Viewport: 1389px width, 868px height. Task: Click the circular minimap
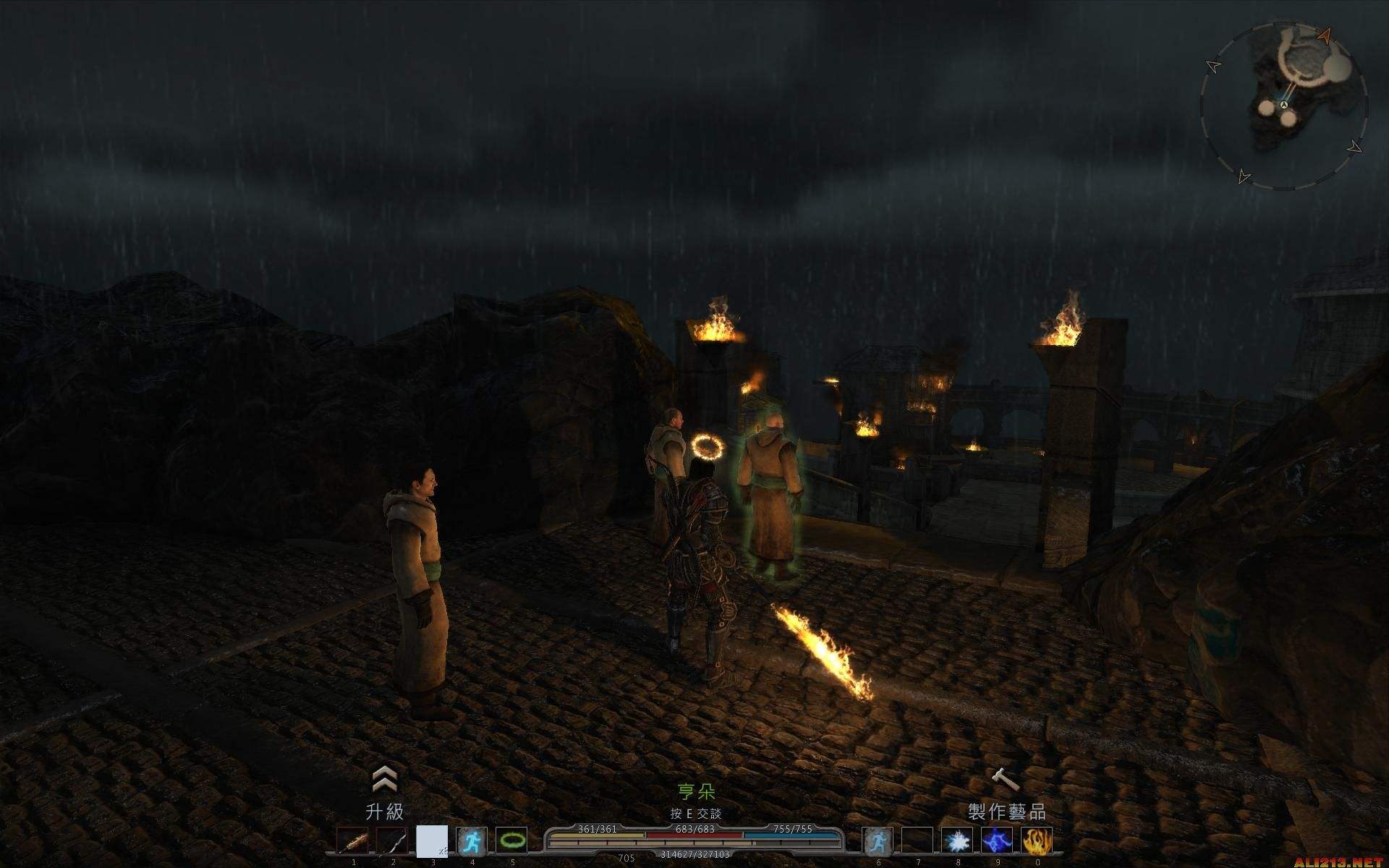pyautogui.click(x=1284, y=106)
